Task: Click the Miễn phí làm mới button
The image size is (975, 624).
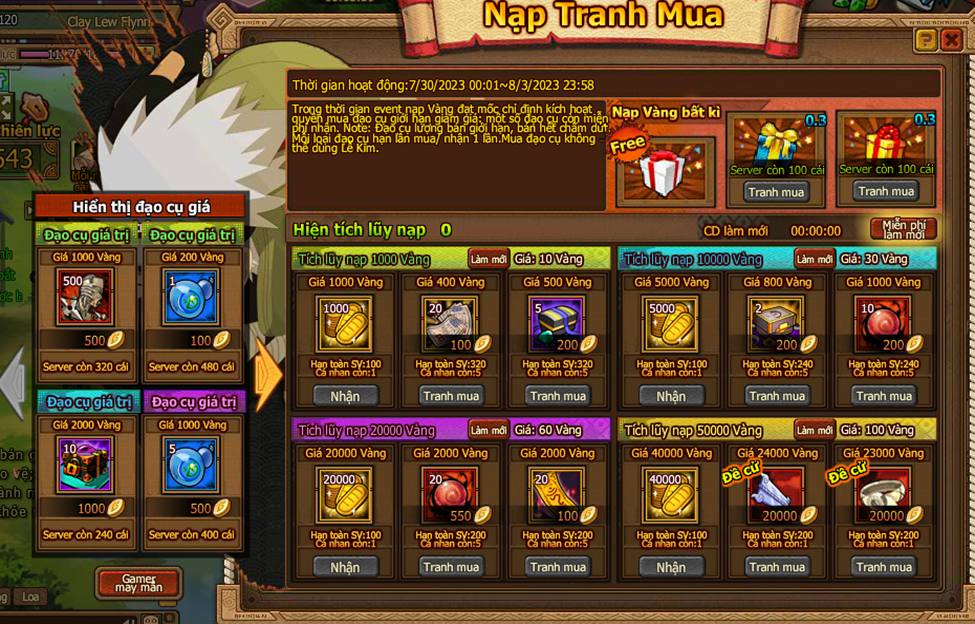Action: pyautogui.click(x=903, y=229)
